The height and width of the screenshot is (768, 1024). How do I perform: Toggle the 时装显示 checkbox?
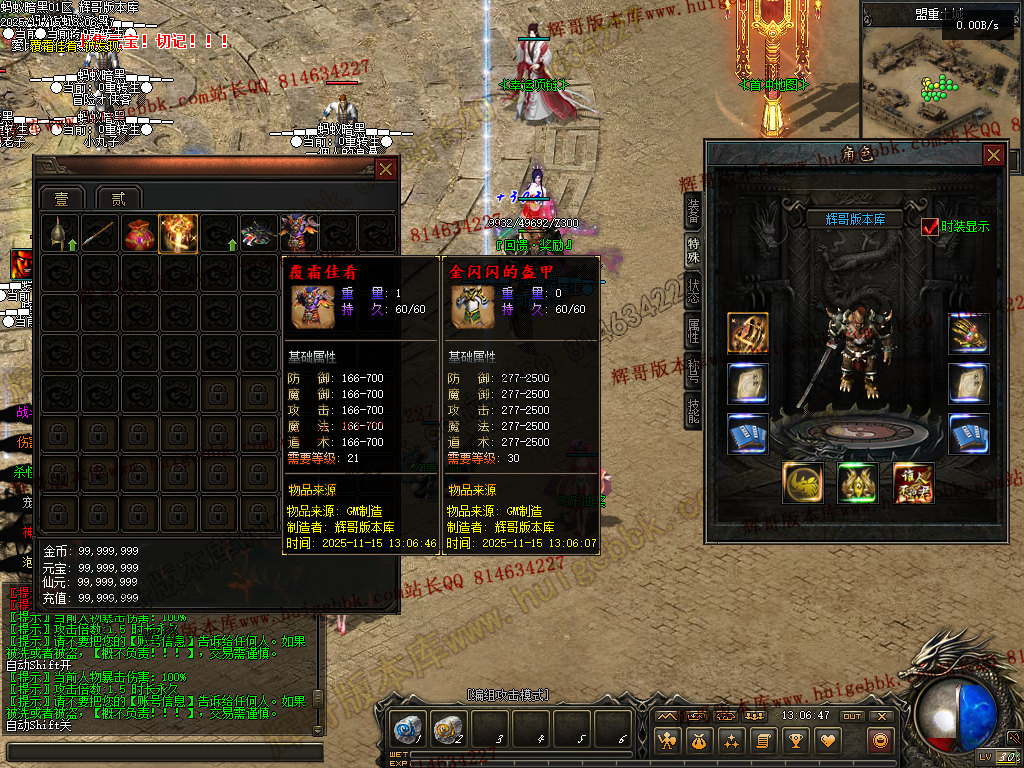click(930, 227)
